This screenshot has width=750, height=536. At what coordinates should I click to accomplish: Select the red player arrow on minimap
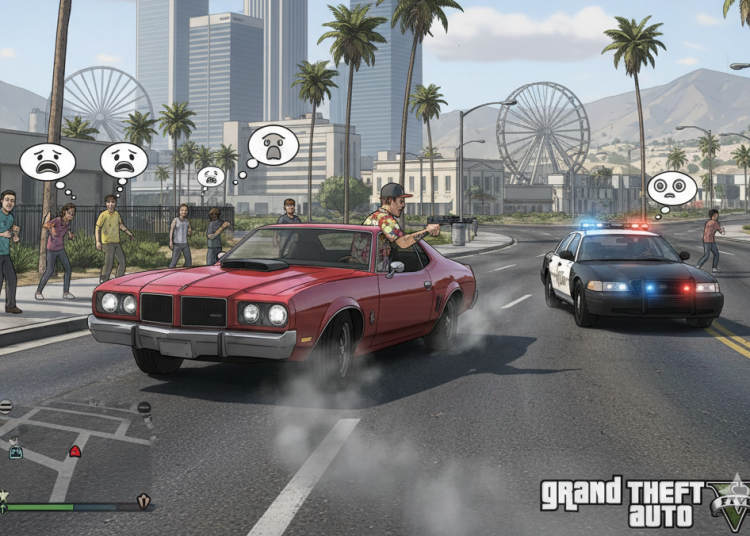pos(74,451)
